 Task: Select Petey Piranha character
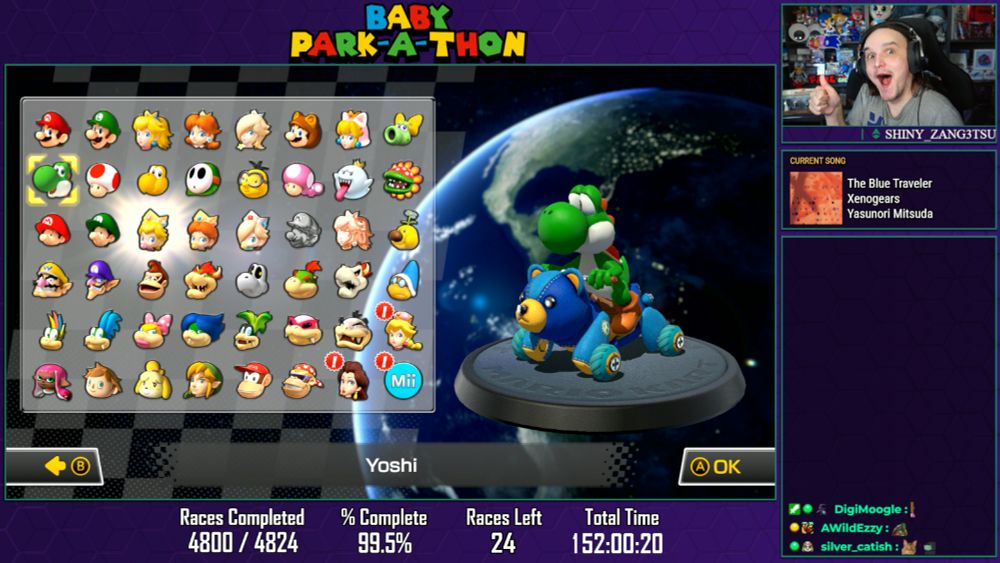pyautogui.click(x=403, y=180)
